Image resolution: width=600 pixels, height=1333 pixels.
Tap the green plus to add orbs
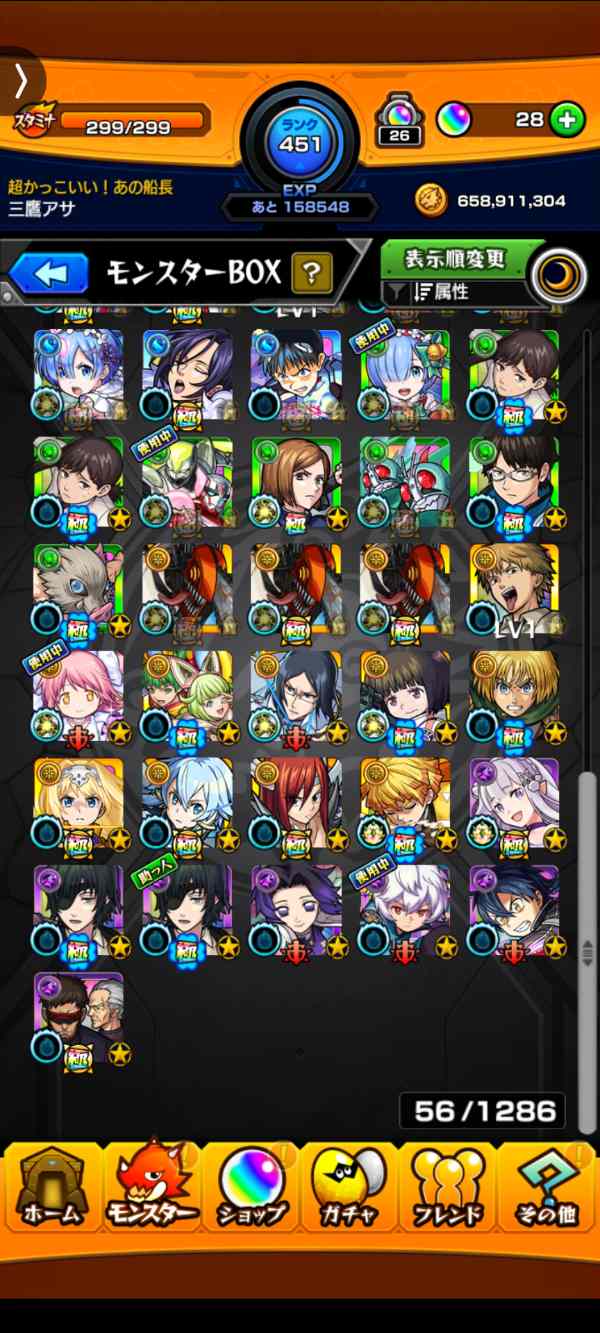567,120
